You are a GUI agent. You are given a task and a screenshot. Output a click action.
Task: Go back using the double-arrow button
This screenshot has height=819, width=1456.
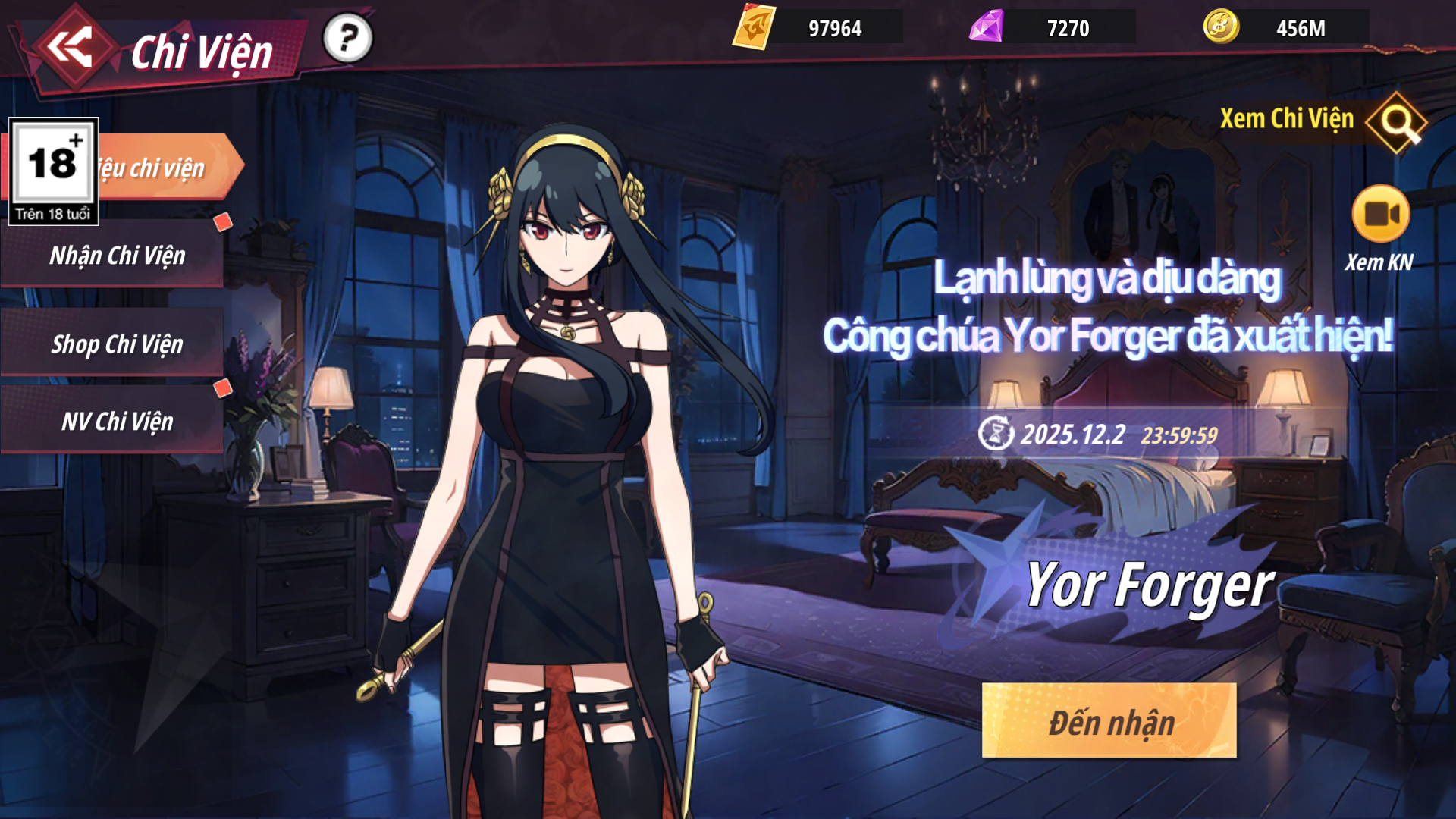coord(71,48)
